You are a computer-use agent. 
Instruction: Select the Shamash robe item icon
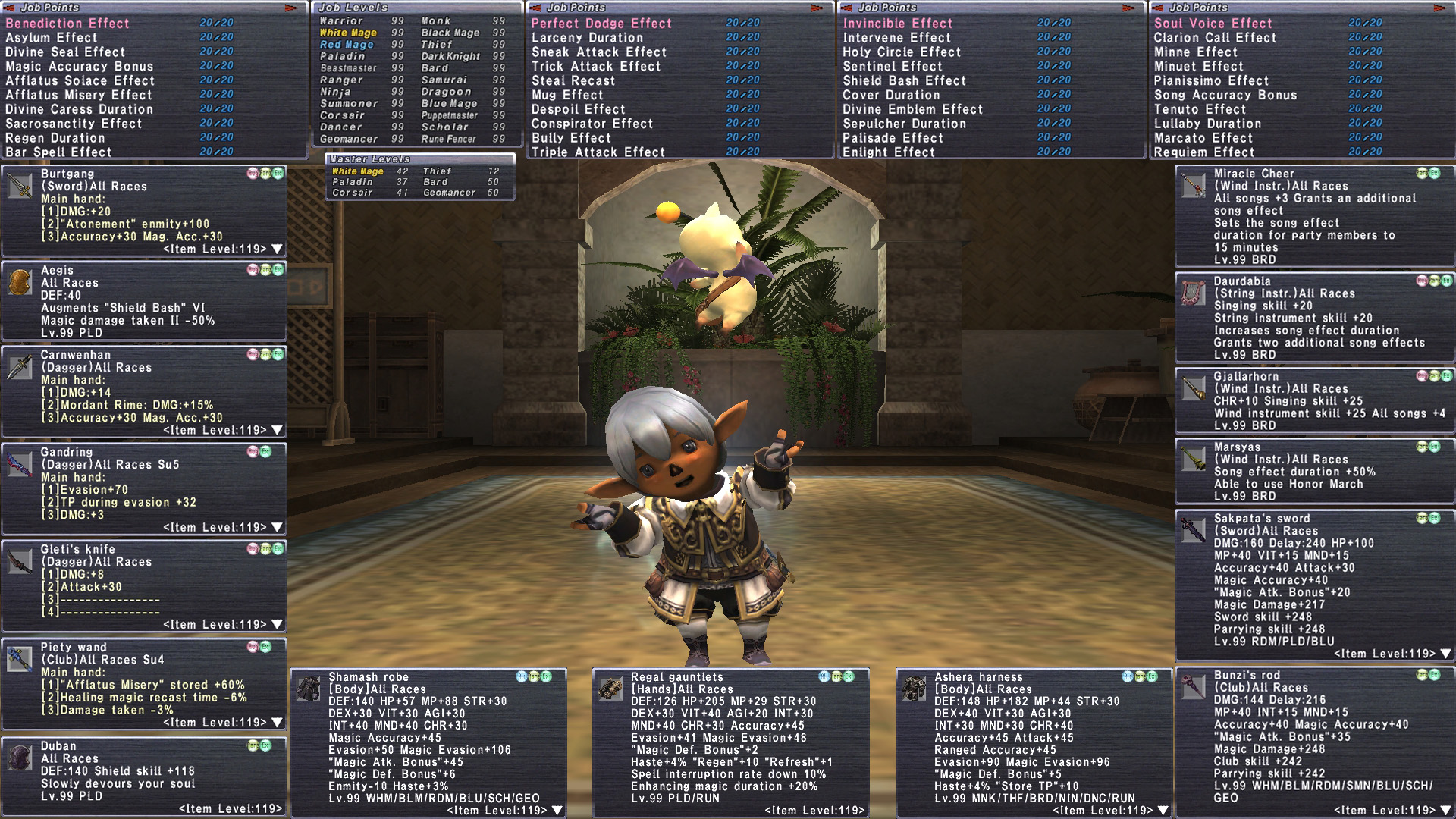tap(308, 689)
